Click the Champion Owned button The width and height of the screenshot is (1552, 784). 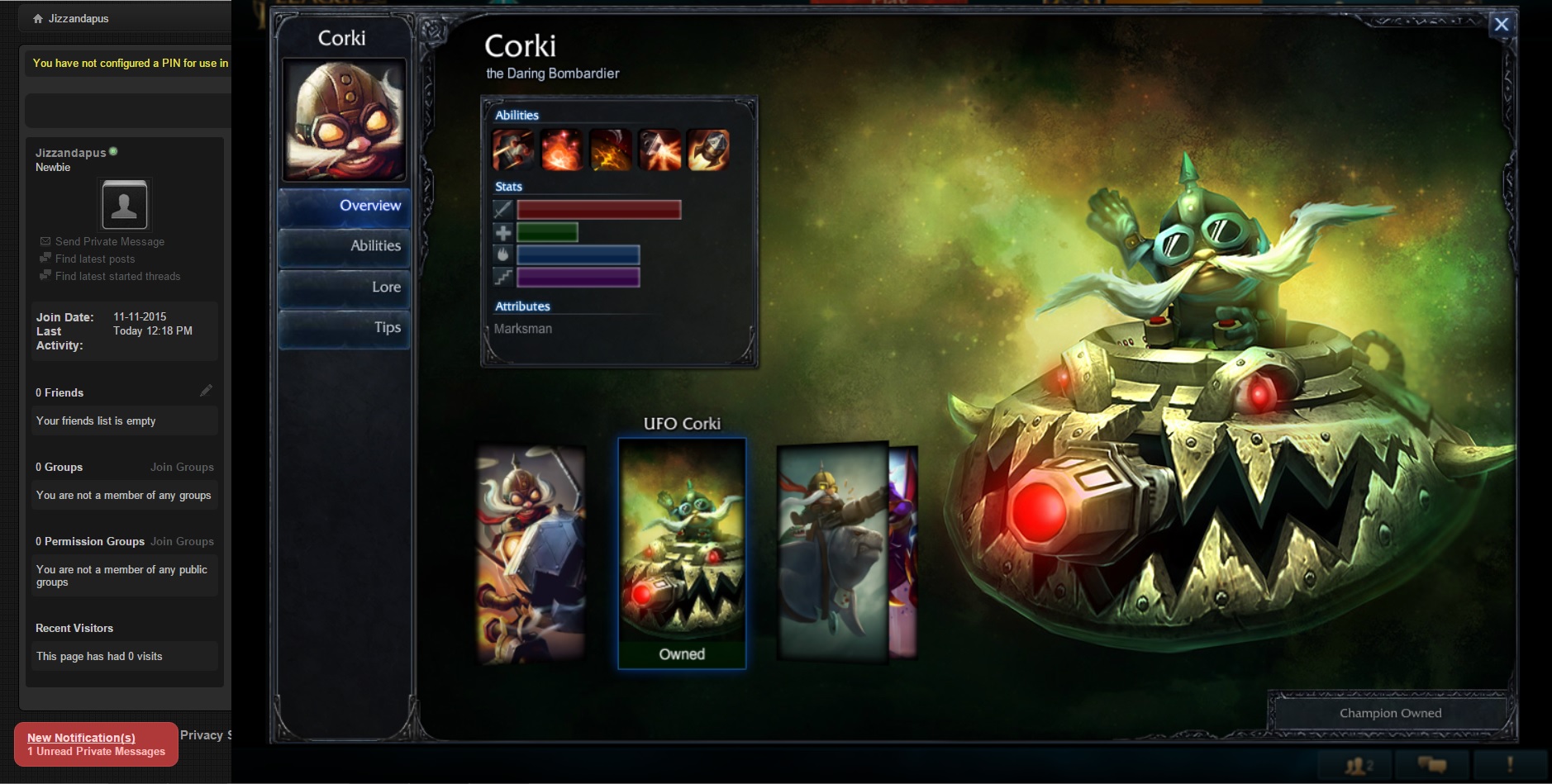pyautogui.click(x=1390, y=713)
